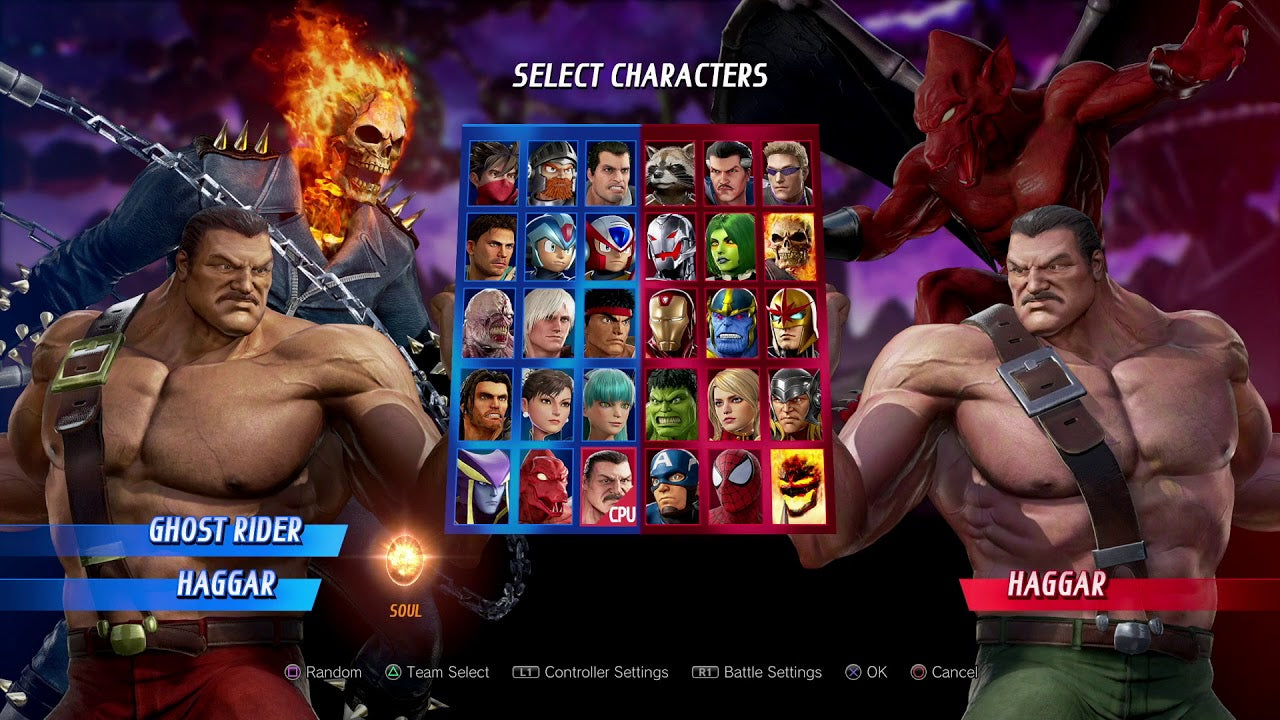This screenshot has width=1280, height=720.
Task: Choose Arthur the bearded knight
Action: 552,171
